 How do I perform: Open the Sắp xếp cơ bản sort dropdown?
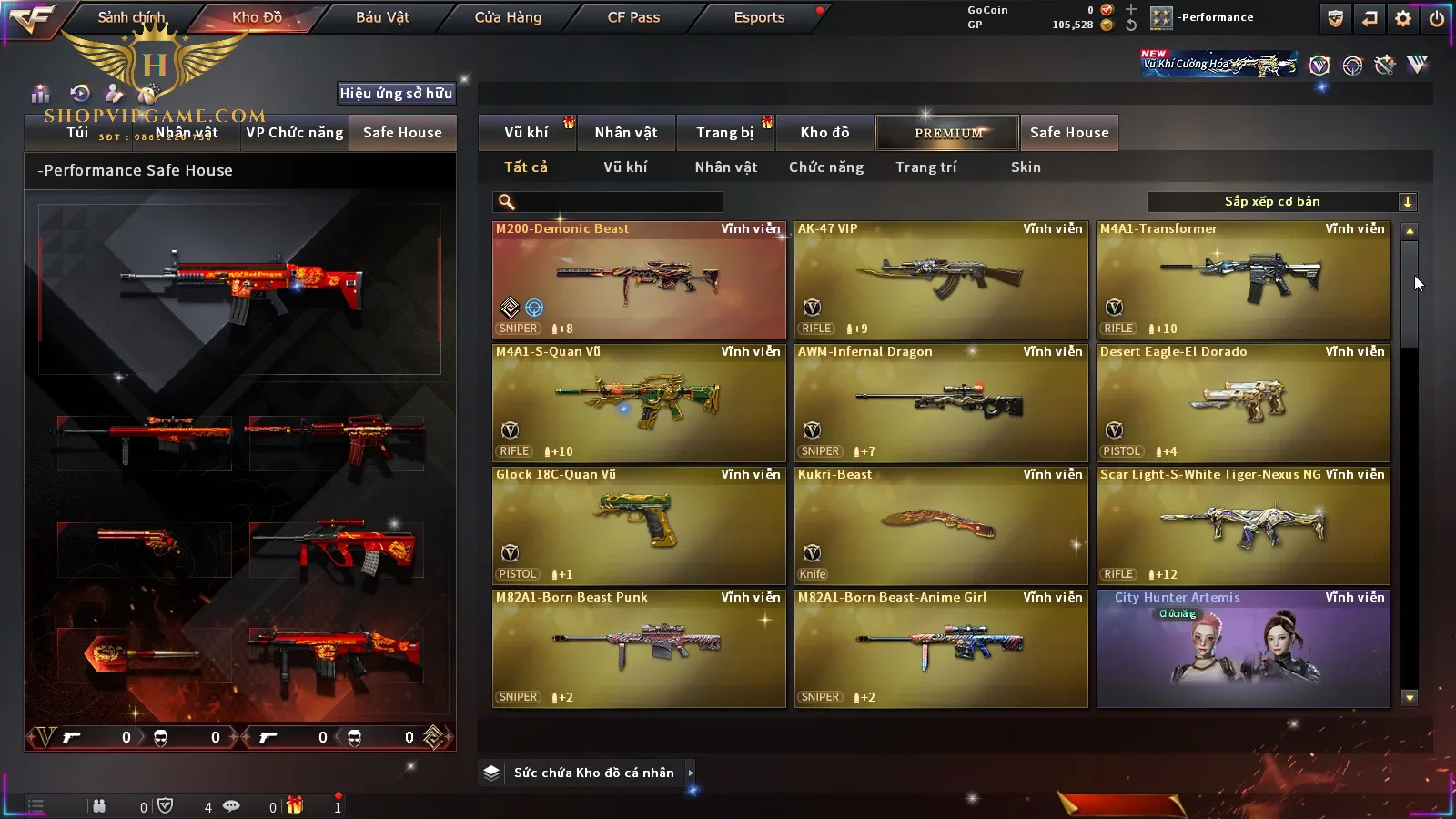pos(1281,202)
